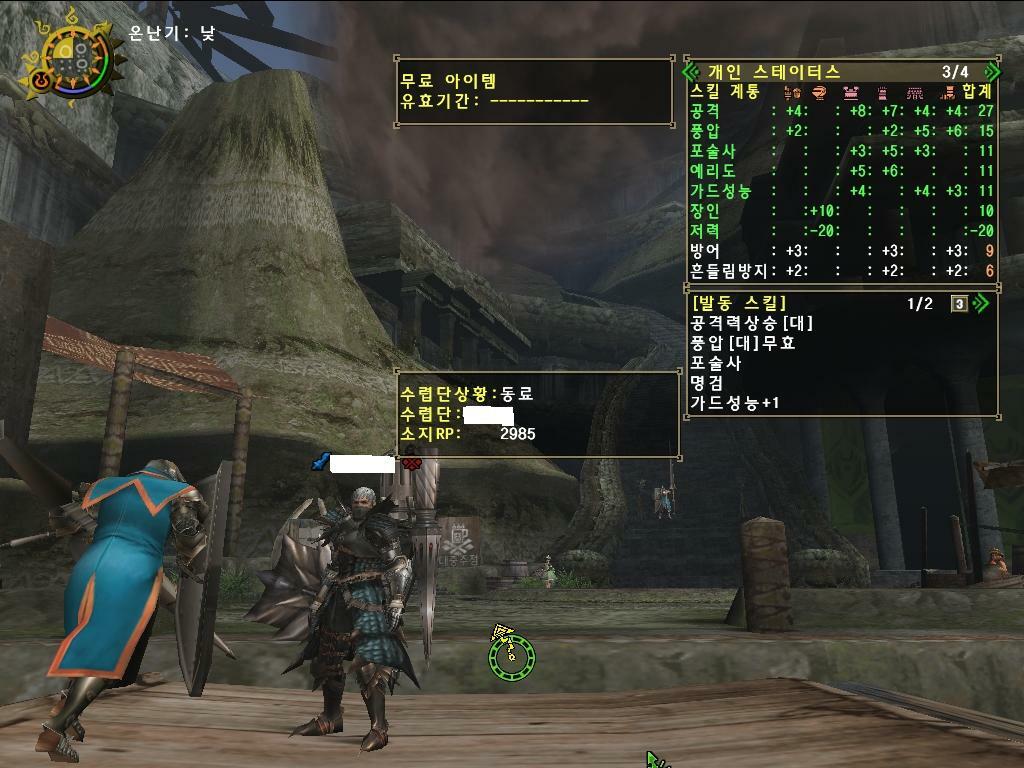Select the 공격 skill tree row
The image size is (1024, 768).
click(840, 111)
